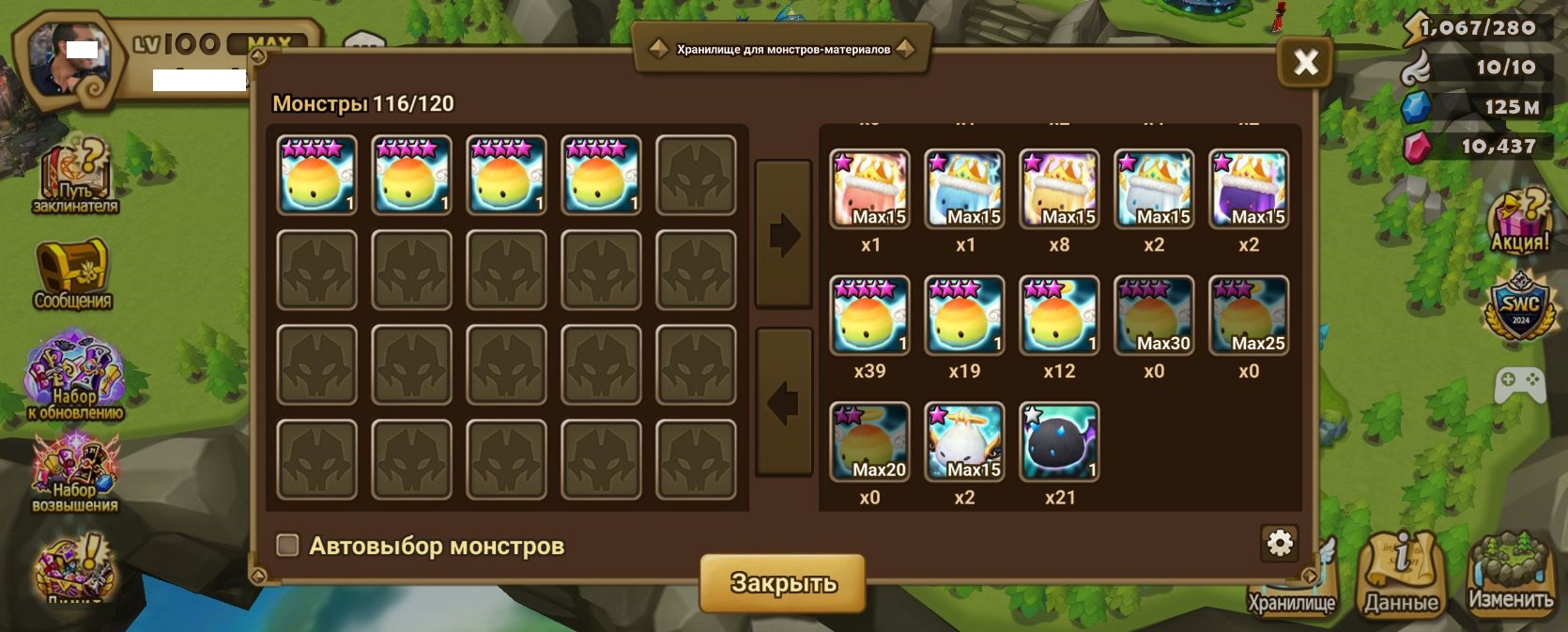Close the monster material storage window
The width and height of the screenshot is (1568, 632).
point(1305,63)
